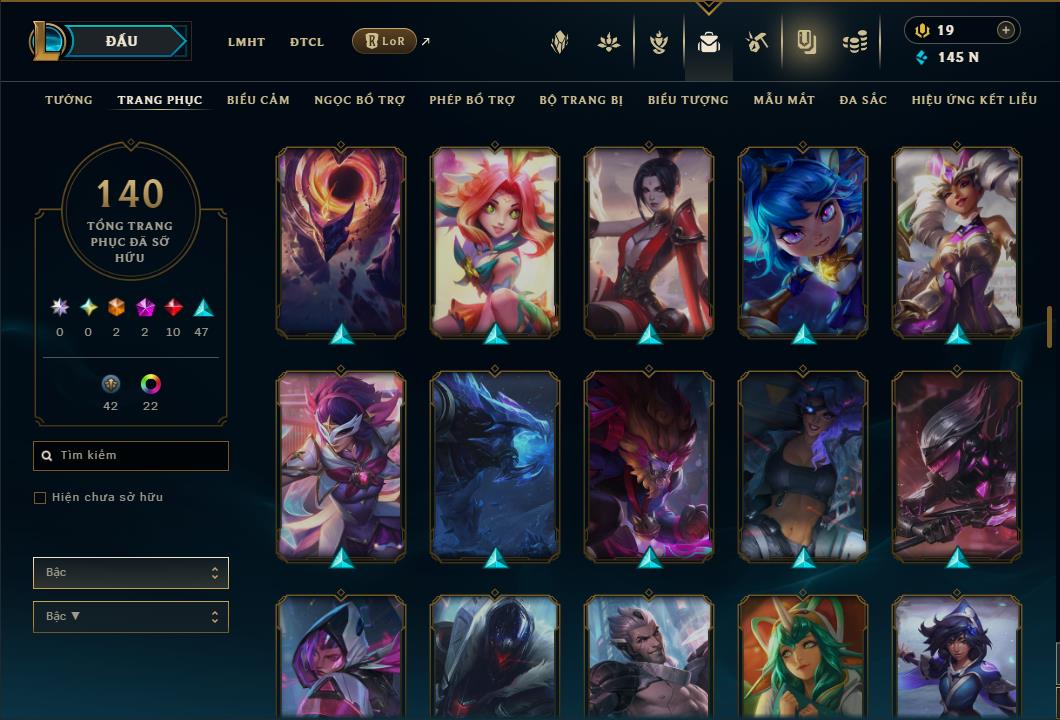Switch to the ĐTCL game mode
This screenshot has width=1060, height=720.
coord(307,42)
